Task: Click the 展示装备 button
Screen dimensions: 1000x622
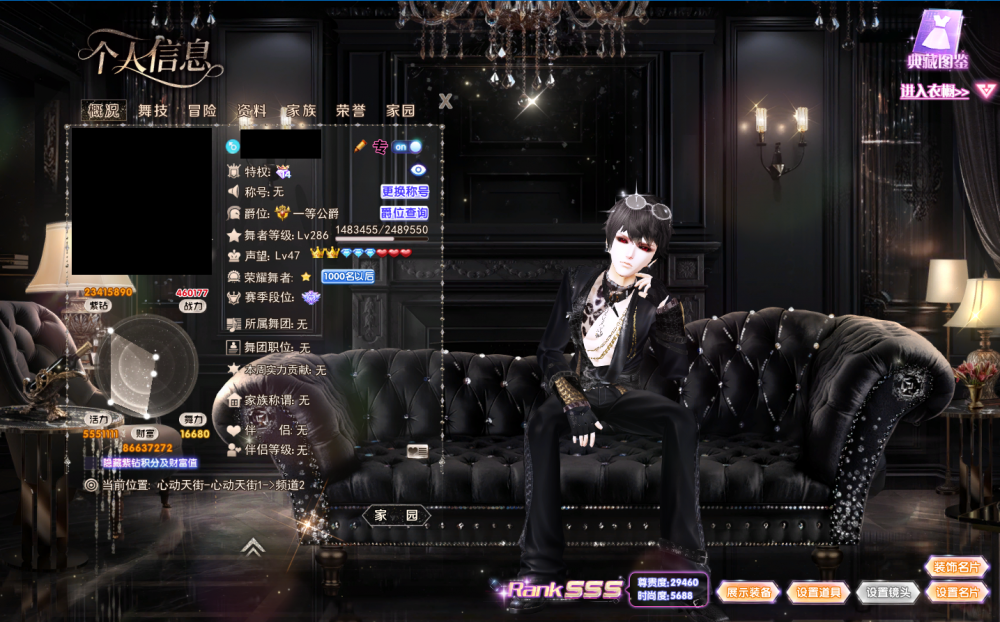Action: point(749,592)
